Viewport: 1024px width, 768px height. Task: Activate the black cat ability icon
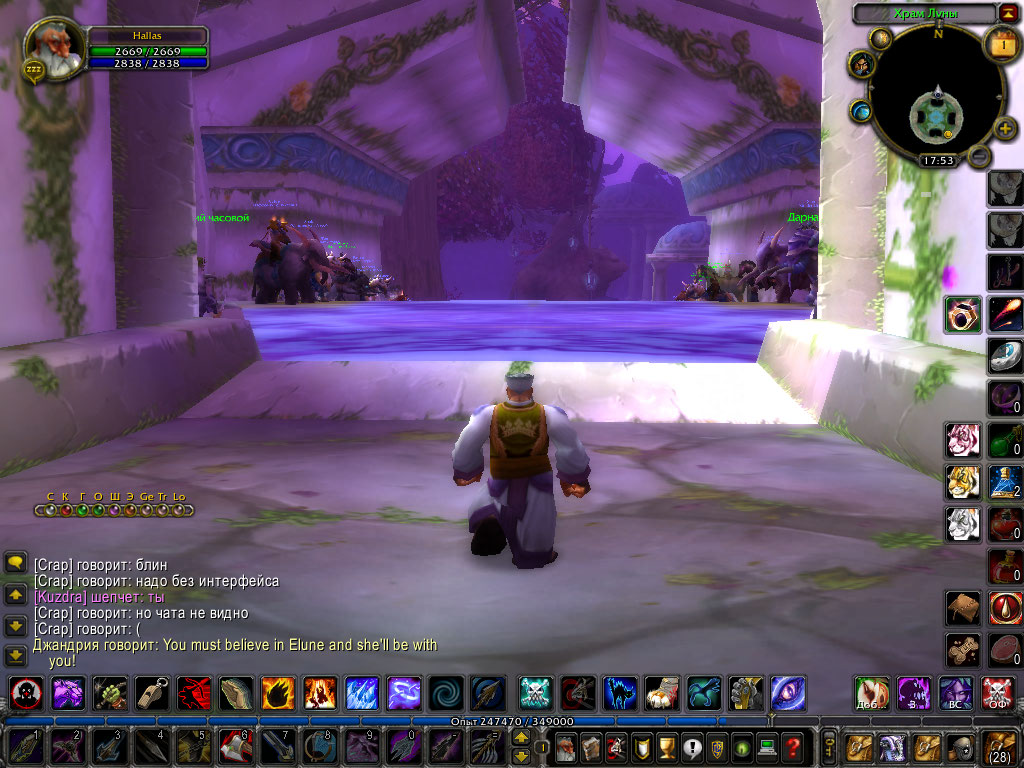(620, 692)
